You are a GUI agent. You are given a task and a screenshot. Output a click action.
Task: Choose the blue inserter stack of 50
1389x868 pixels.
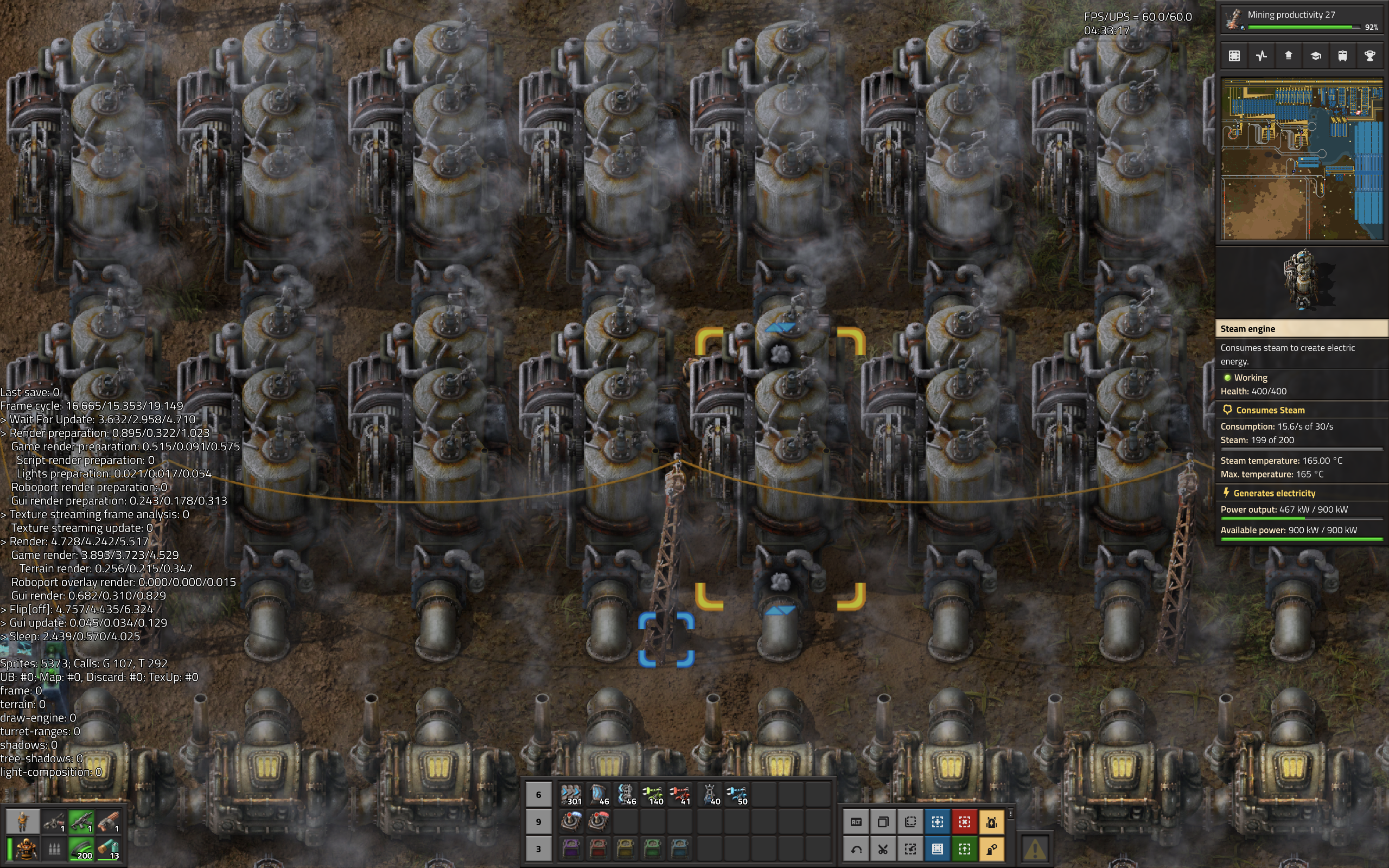click(x=736, y=795)
